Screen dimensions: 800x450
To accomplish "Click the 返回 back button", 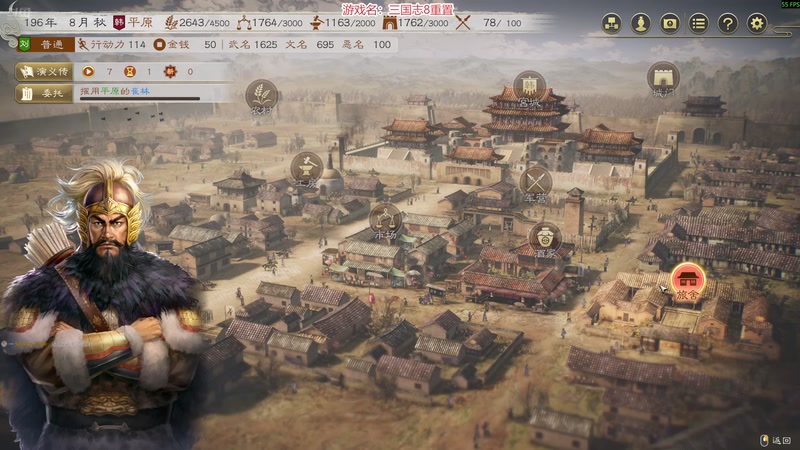I will coord(776,439).
